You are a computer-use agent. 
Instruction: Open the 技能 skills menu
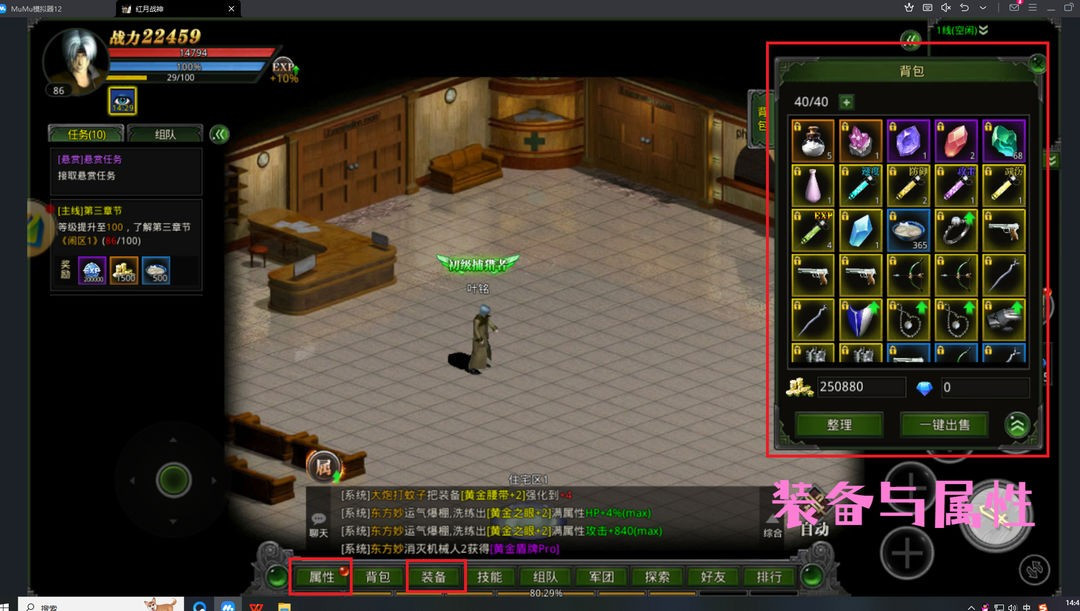(x=490, y=577)
